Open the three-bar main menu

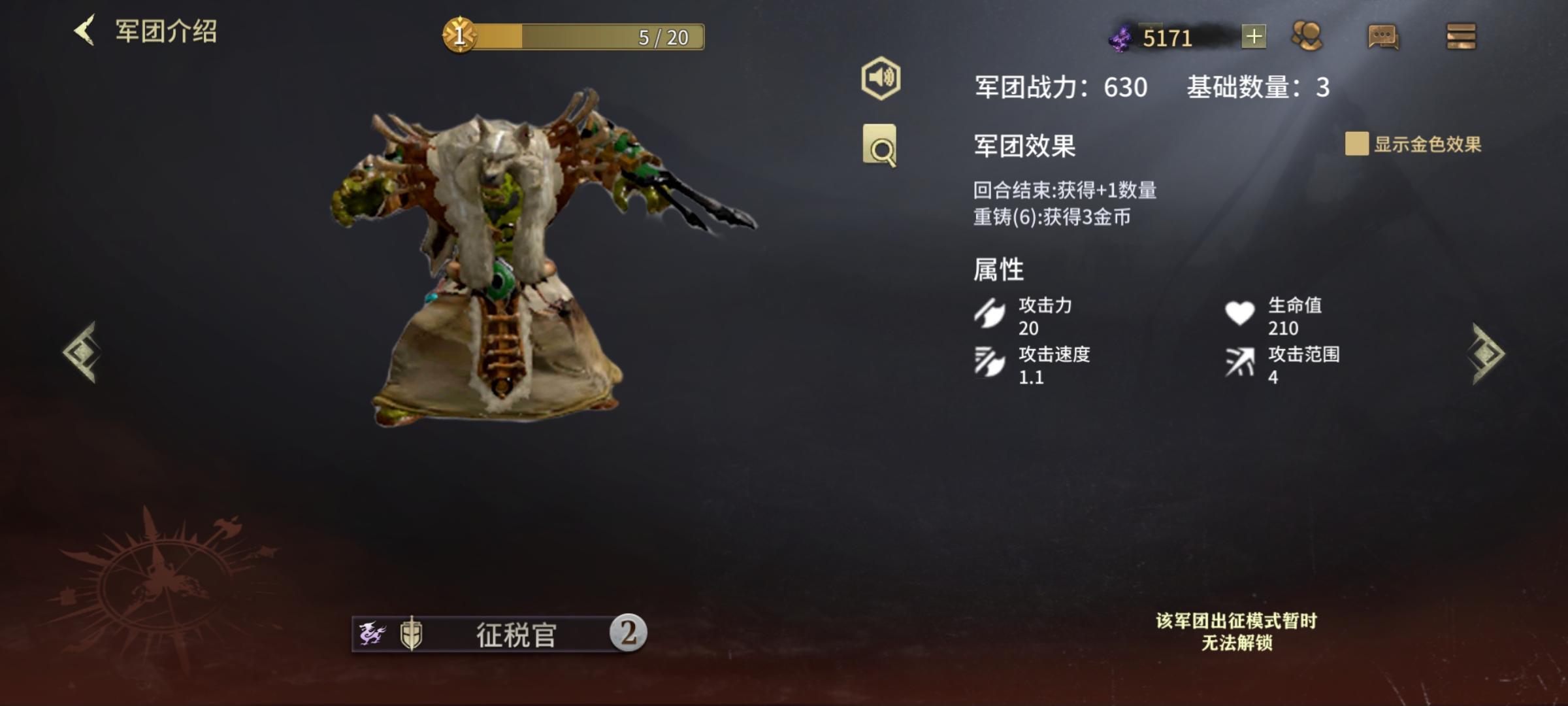pos(1461,37)
